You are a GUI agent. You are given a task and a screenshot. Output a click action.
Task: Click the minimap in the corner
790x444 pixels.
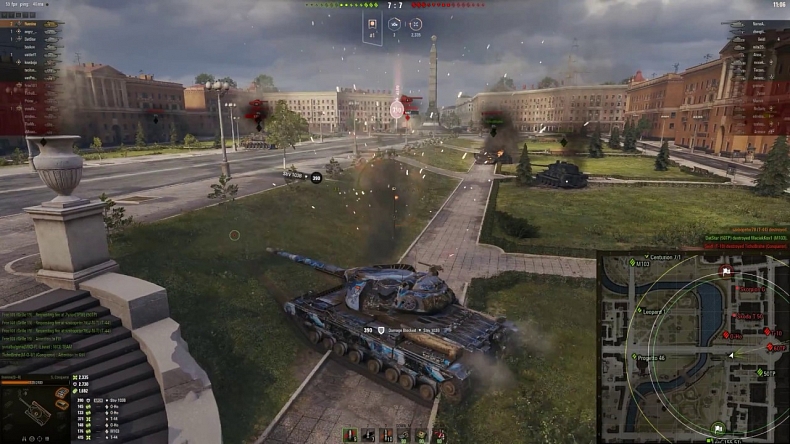pyautogui.click(x=693, y=347)
